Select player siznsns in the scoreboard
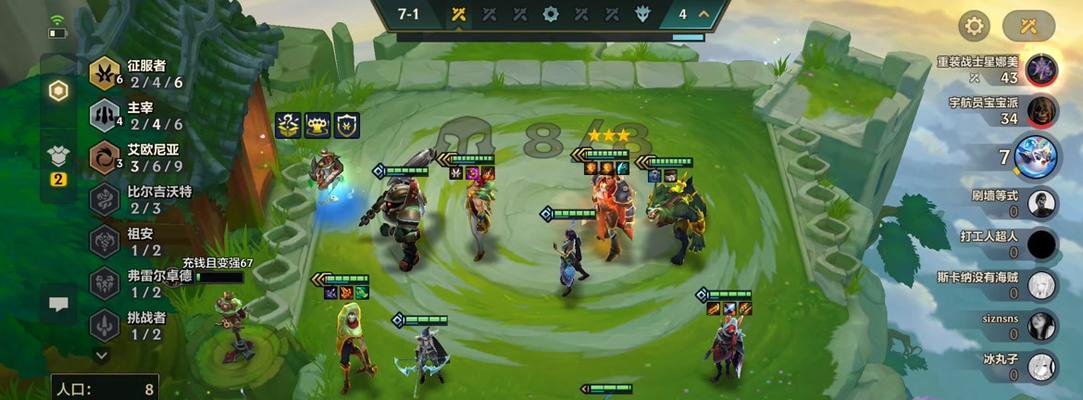 click(1042, 326)
